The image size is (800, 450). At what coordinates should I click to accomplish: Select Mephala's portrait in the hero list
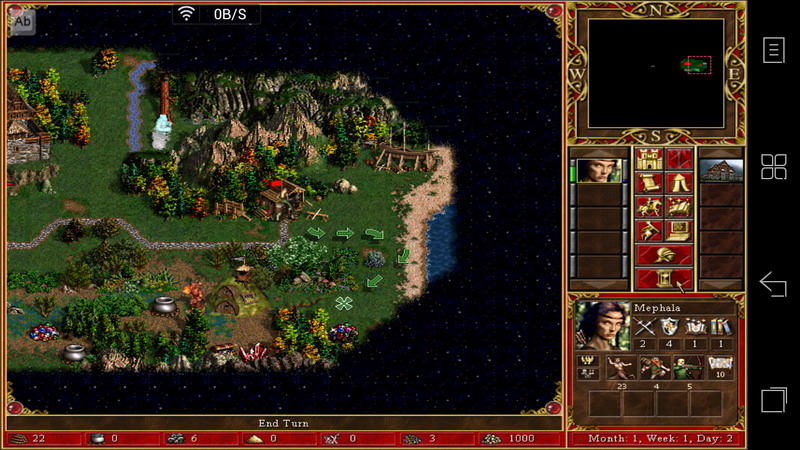[598, 170]
